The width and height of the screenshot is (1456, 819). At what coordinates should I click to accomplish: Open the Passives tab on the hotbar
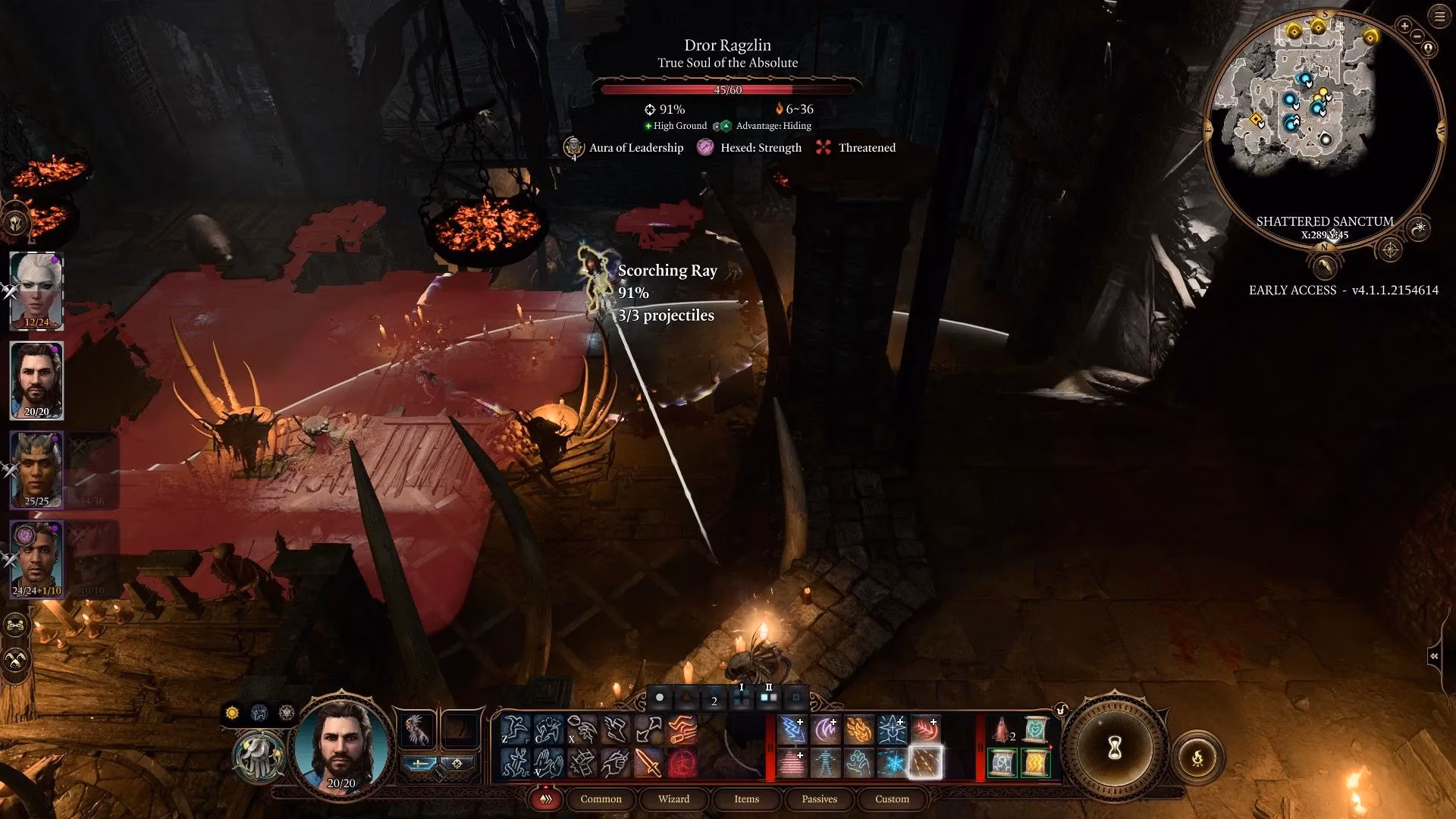[x=819, y=799]
